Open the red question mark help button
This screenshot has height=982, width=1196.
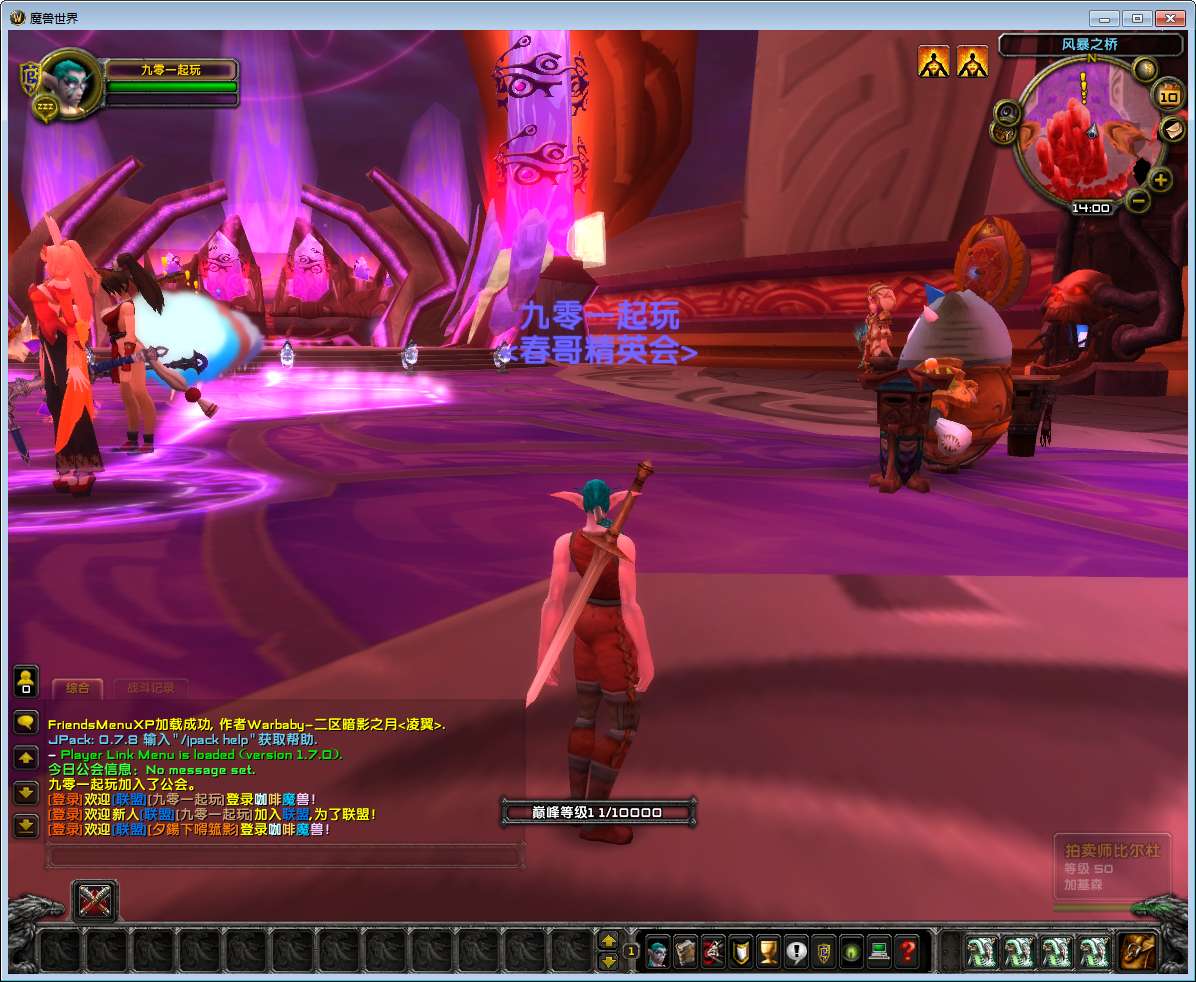[907, 951]
